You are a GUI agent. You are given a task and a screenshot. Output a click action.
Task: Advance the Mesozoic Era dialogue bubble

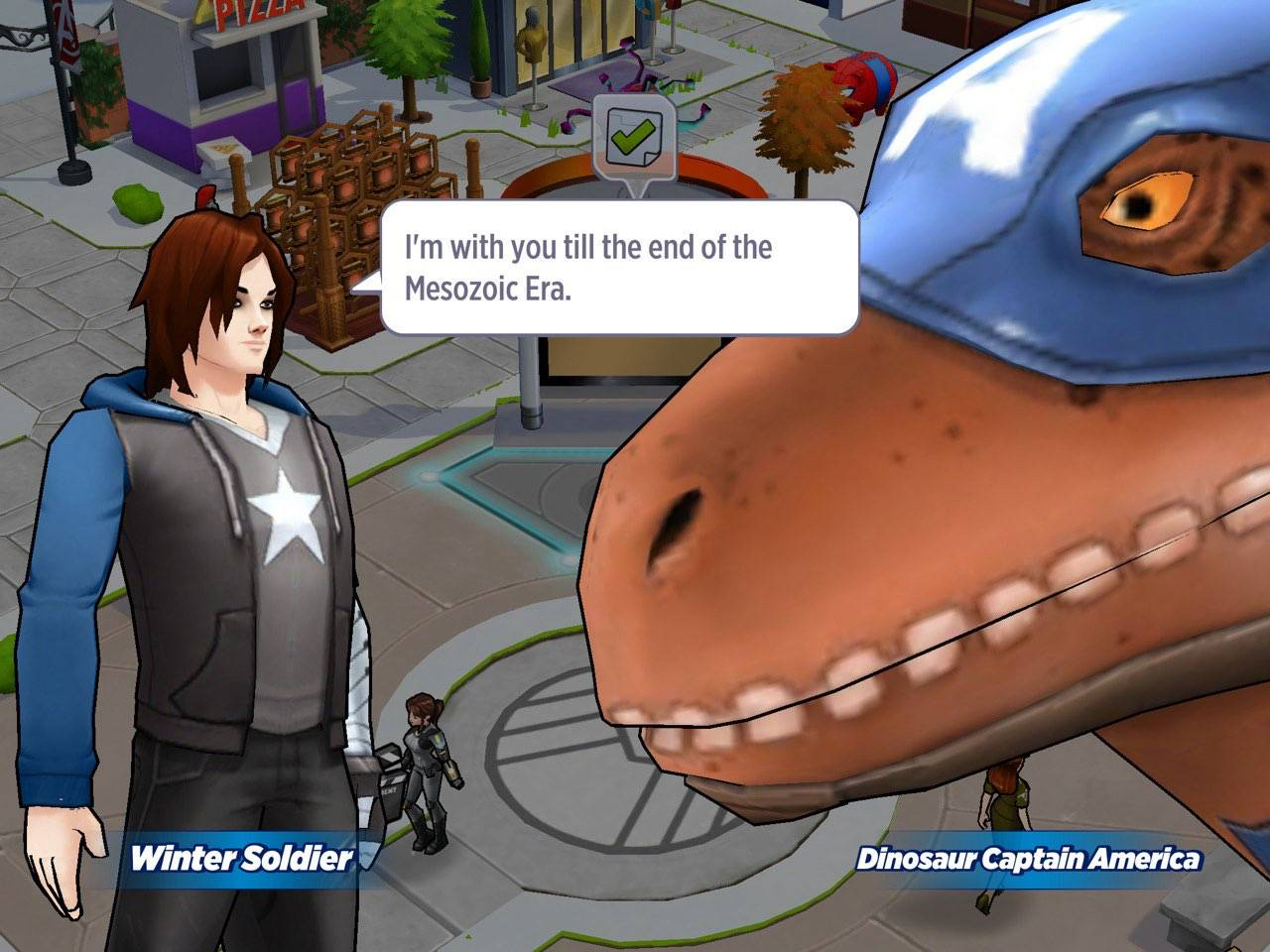click(619, 268)
